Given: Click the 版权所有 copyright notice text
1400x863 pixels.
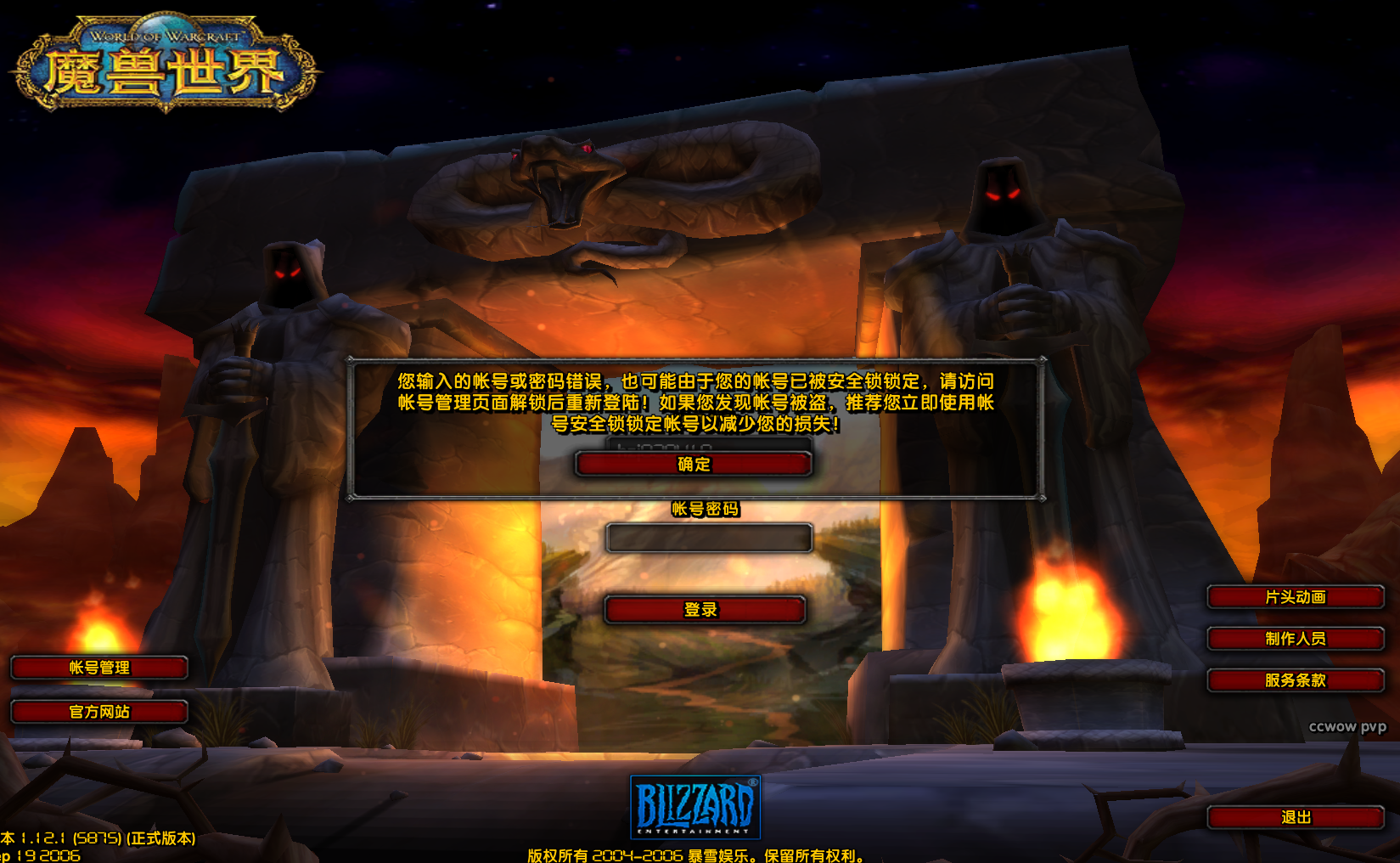Looking at the screenshot, I should (x=696, y=856).
